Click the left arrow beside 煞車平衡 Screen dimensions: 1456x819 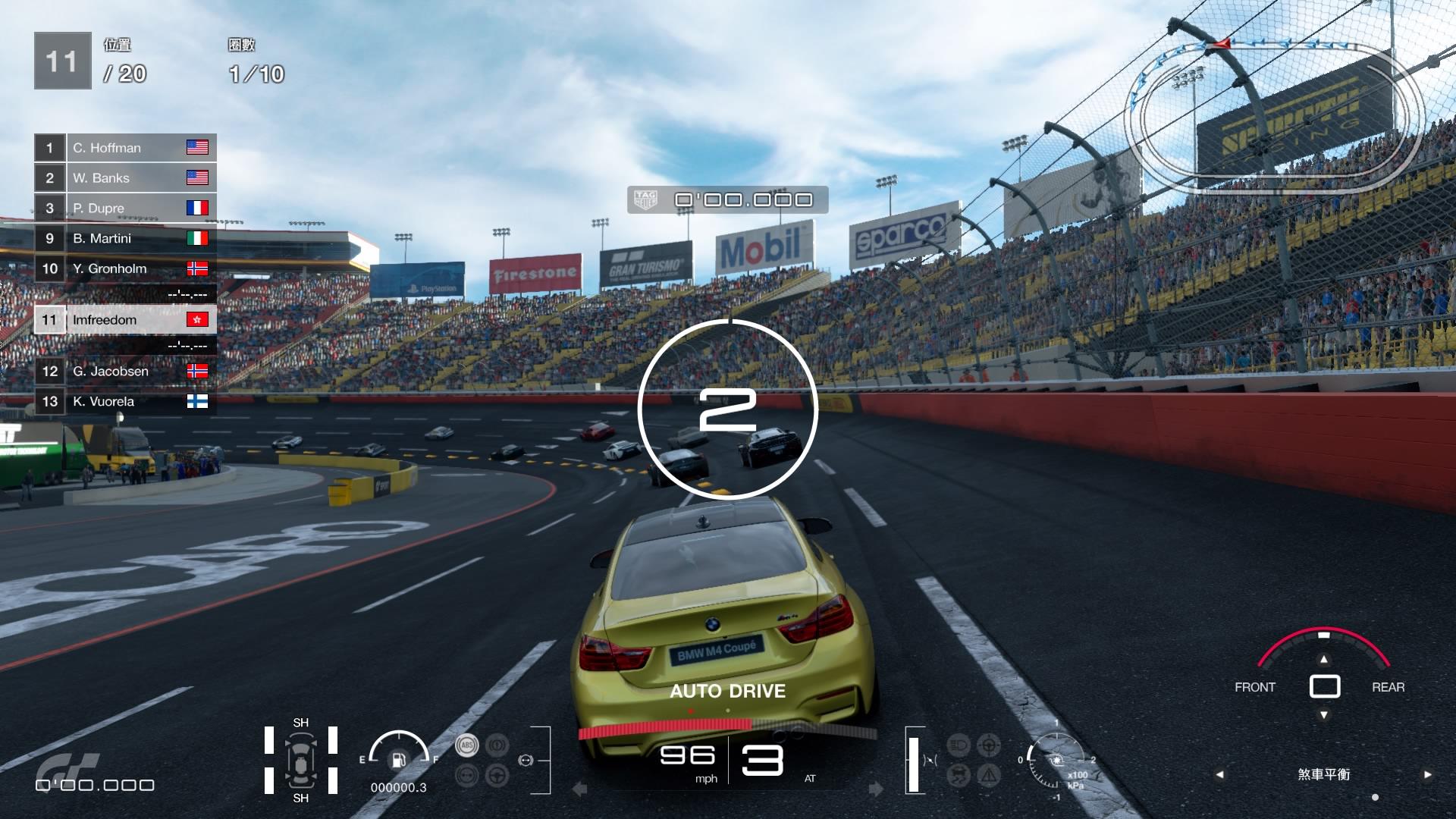[x=1220, y=773]
